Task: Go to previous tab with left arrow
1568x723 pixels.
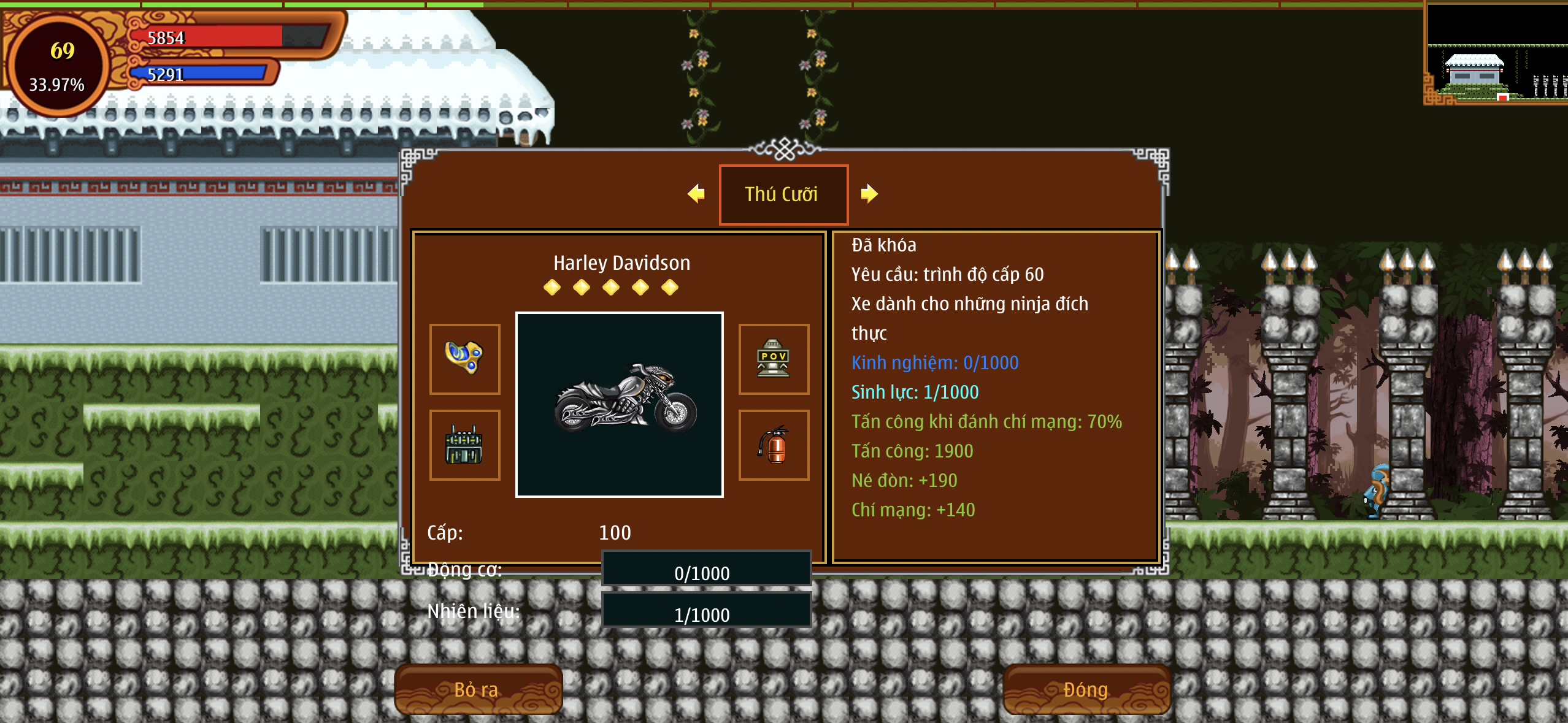Action: click(696, 194)
